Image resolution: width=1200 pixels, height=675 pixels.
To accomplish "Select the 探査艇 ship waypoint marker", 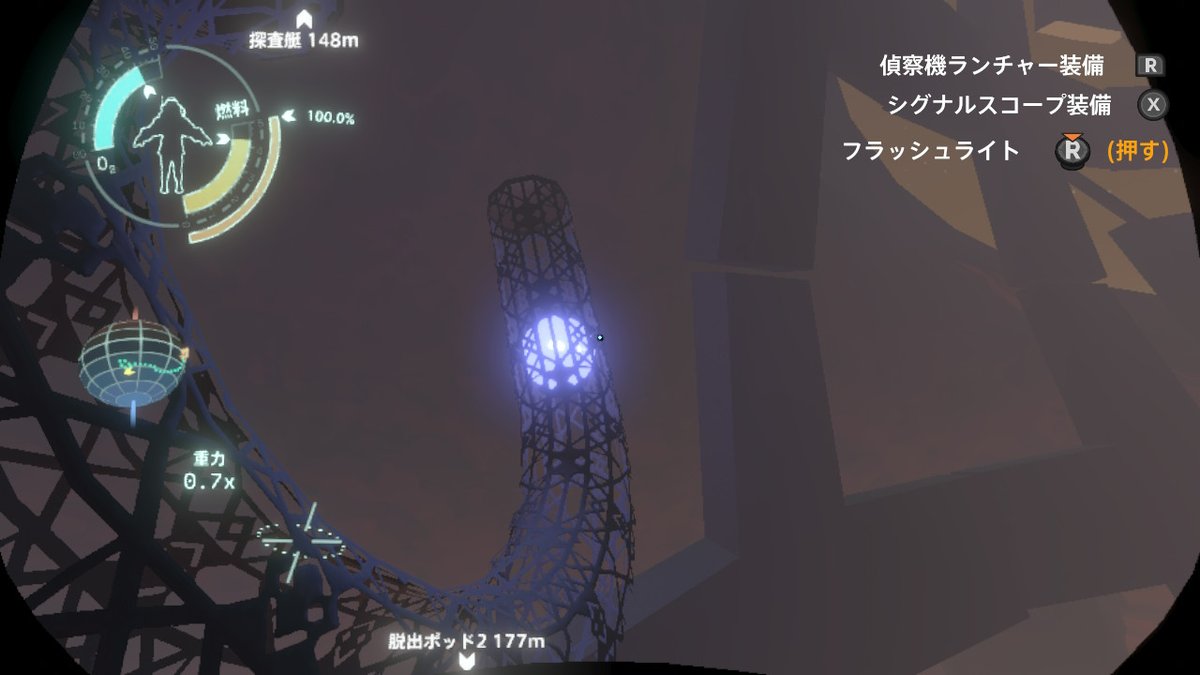I will click(304, 19).
